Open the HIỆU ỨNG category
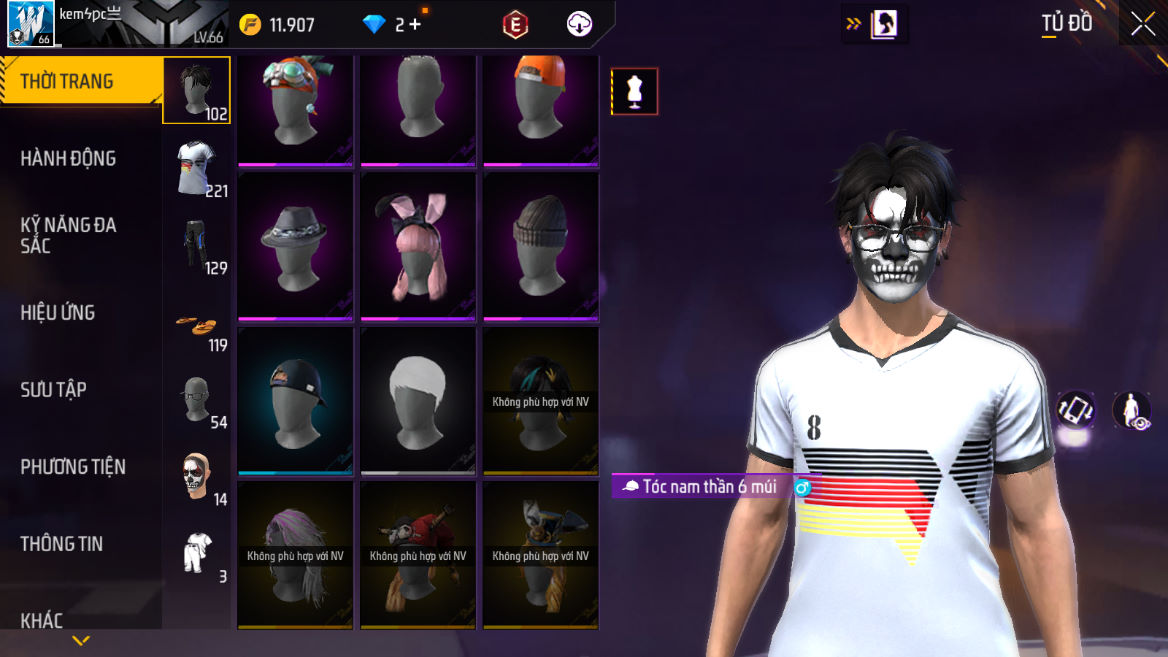1168x657 pixels. click(58, 312)
